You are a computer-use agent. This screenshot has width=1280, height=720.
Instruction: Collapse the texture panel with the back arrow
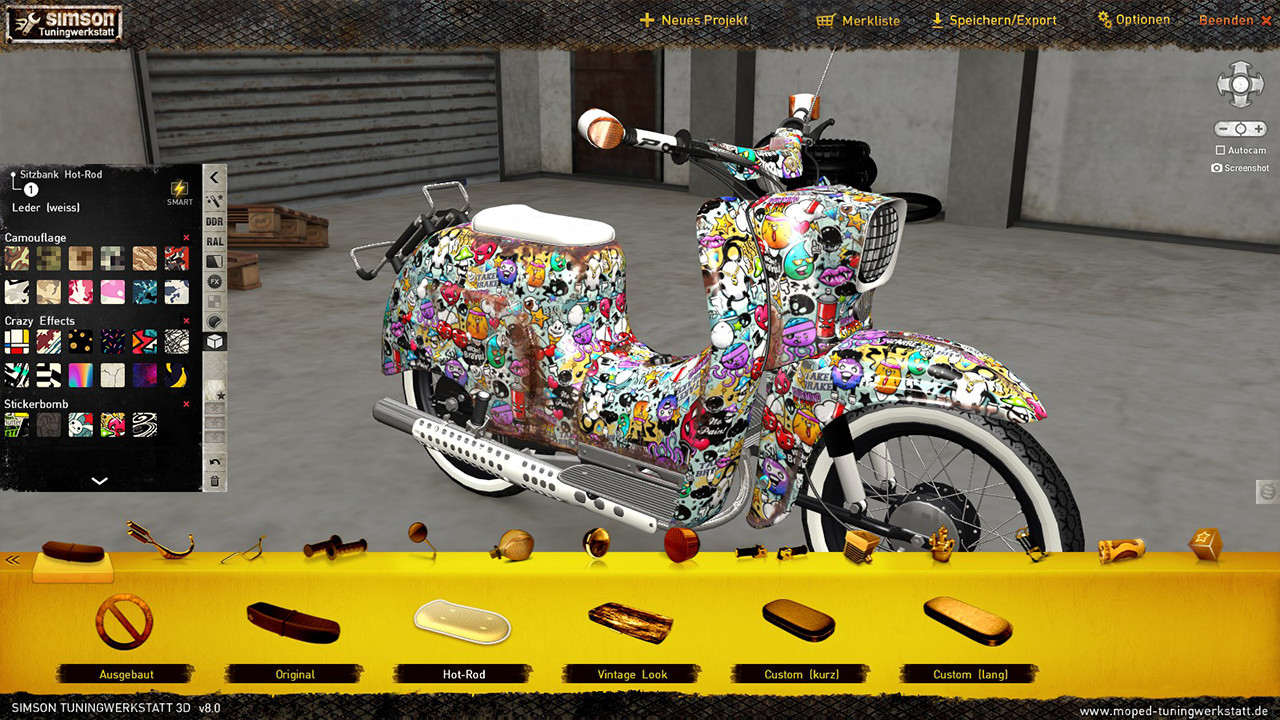pyautogui.click(x=213, y=176)
